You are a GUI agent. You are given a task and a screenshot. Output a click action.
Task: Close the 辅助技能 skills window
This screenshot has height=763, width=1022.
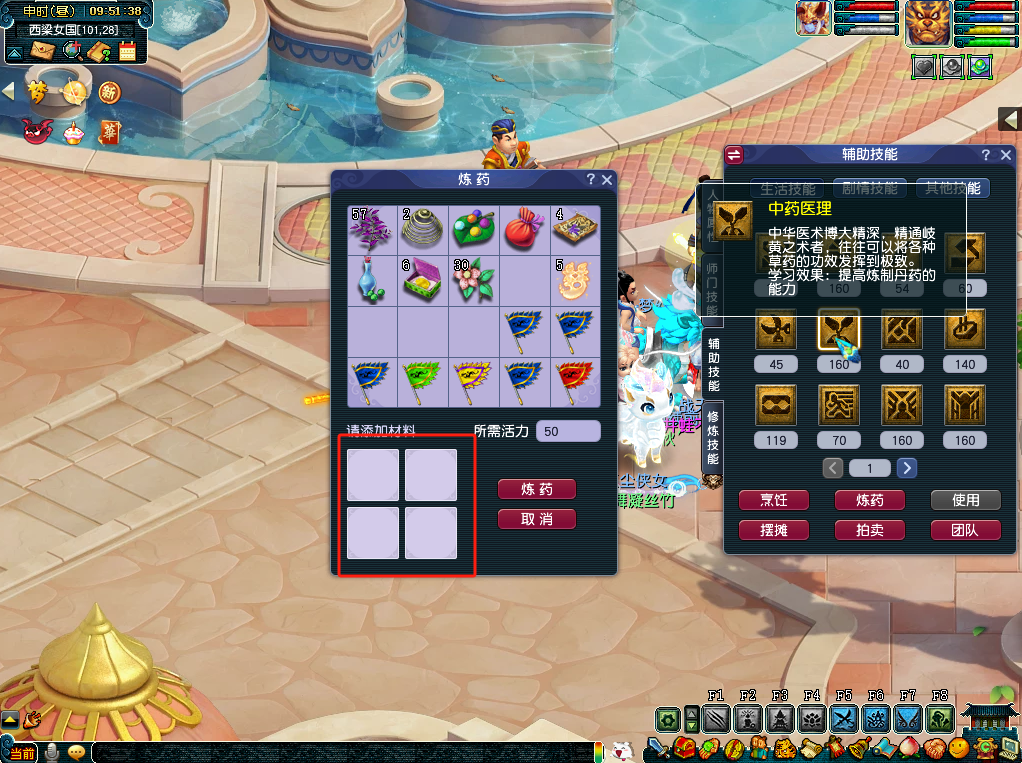(1006, 155)
